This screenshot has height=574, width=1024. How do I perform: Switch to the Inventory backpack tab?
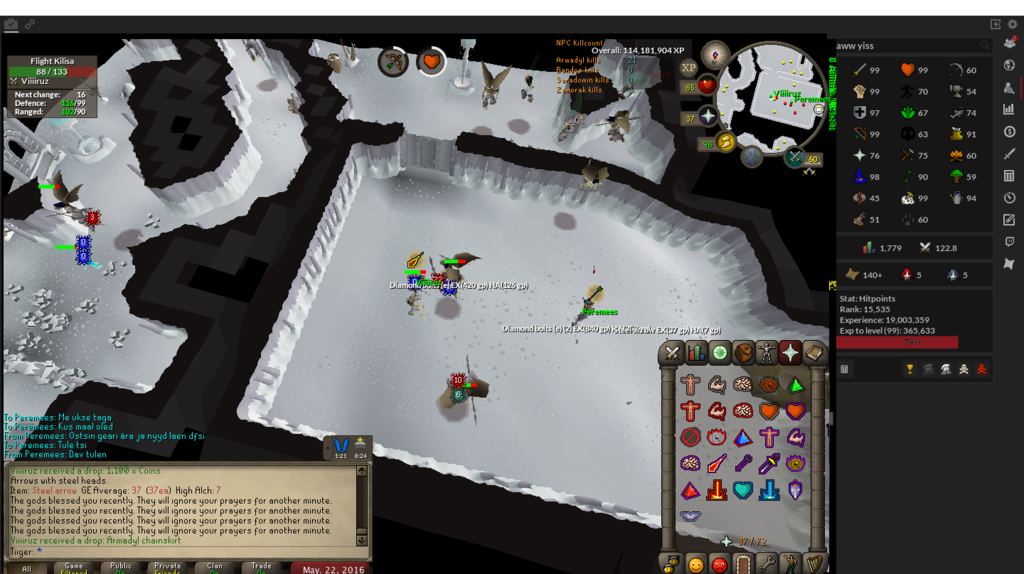pos(743,353)
